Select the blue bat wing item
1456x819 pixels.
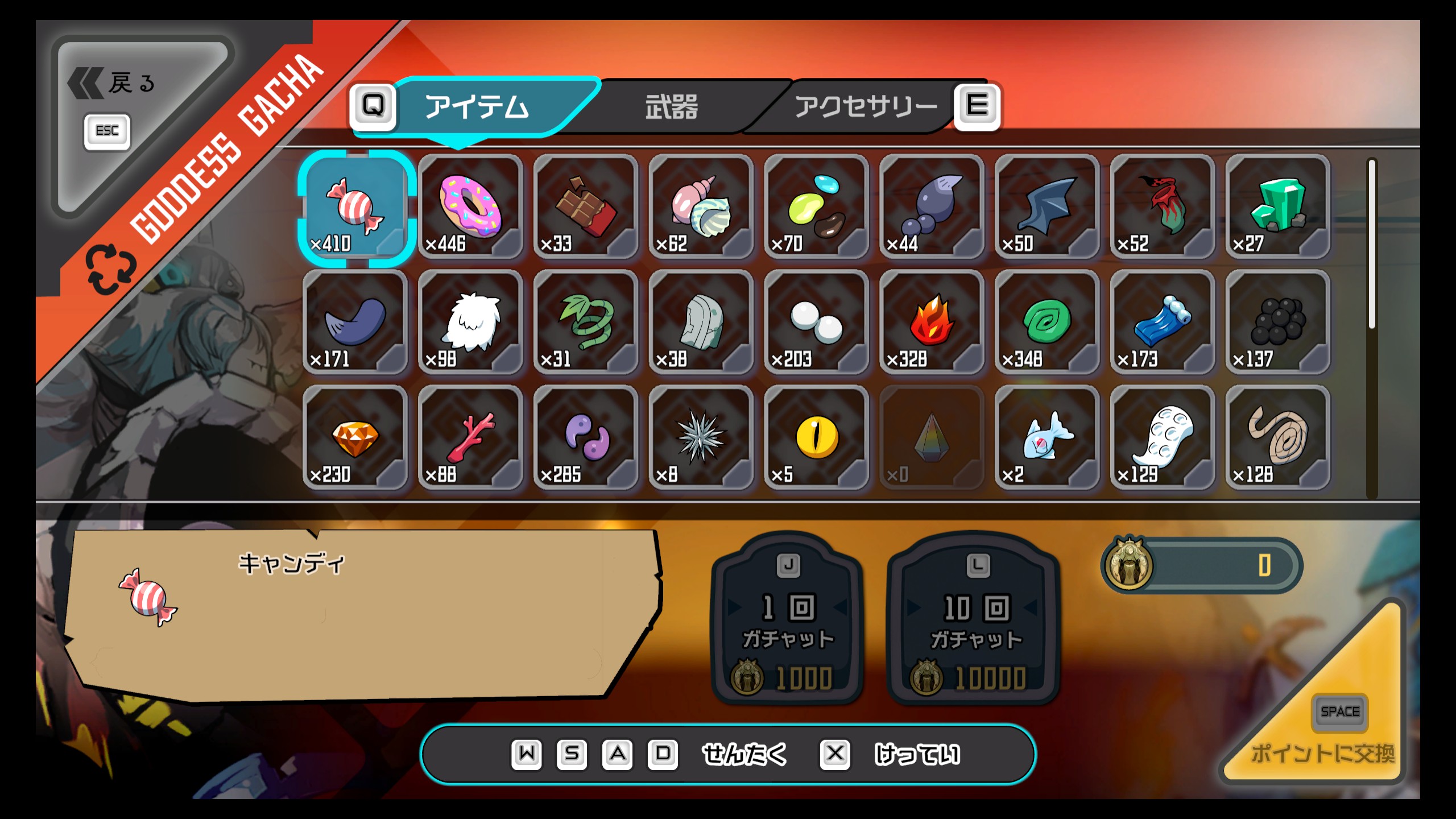1047,207
